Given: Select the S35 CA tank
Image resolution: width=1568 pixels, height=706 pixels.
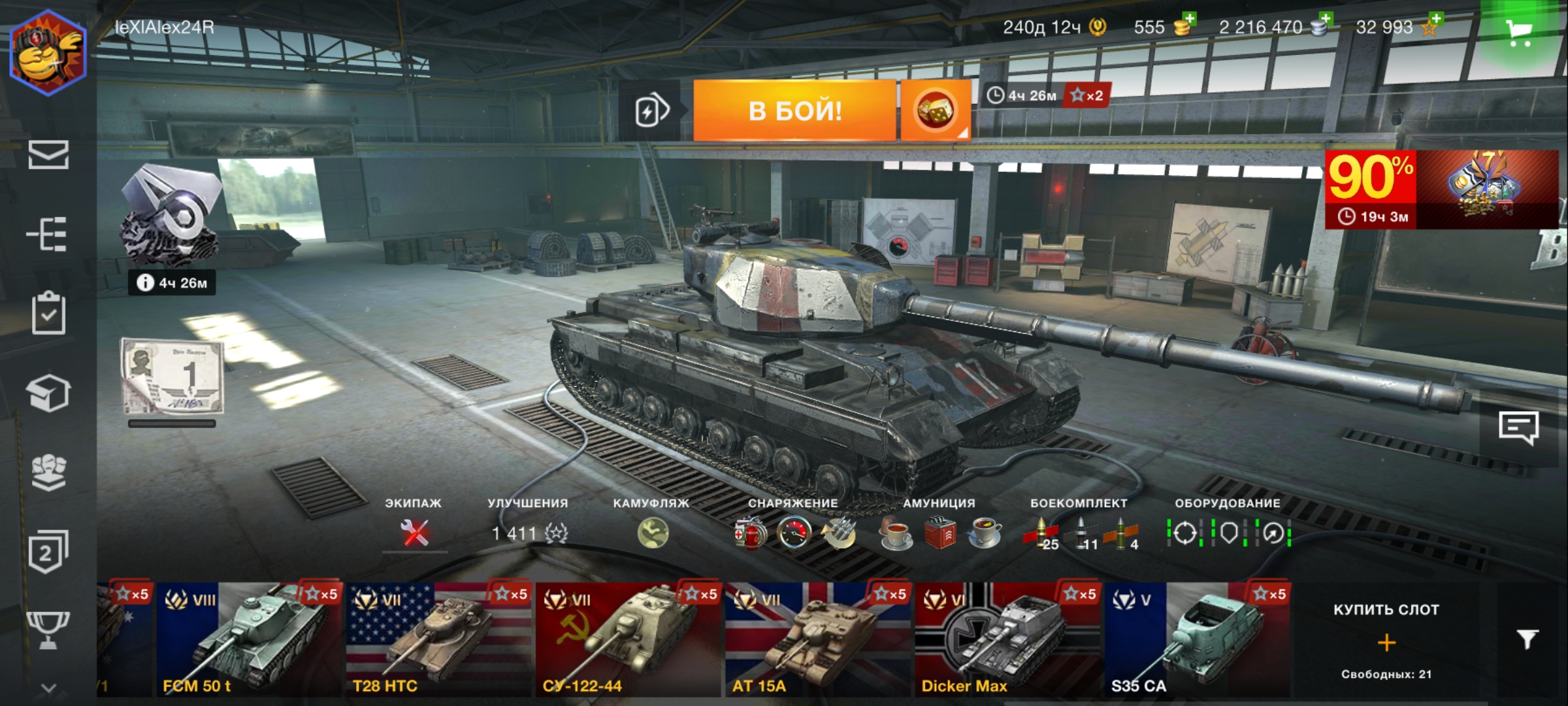Looking at the screenshot, I should [x=1196, y=639].
